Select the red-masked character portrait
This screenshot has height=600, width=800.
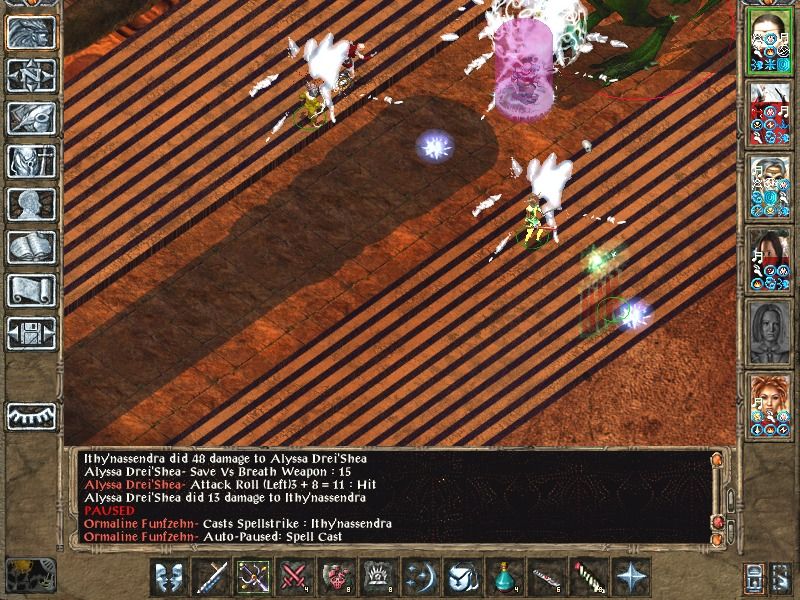770,110
